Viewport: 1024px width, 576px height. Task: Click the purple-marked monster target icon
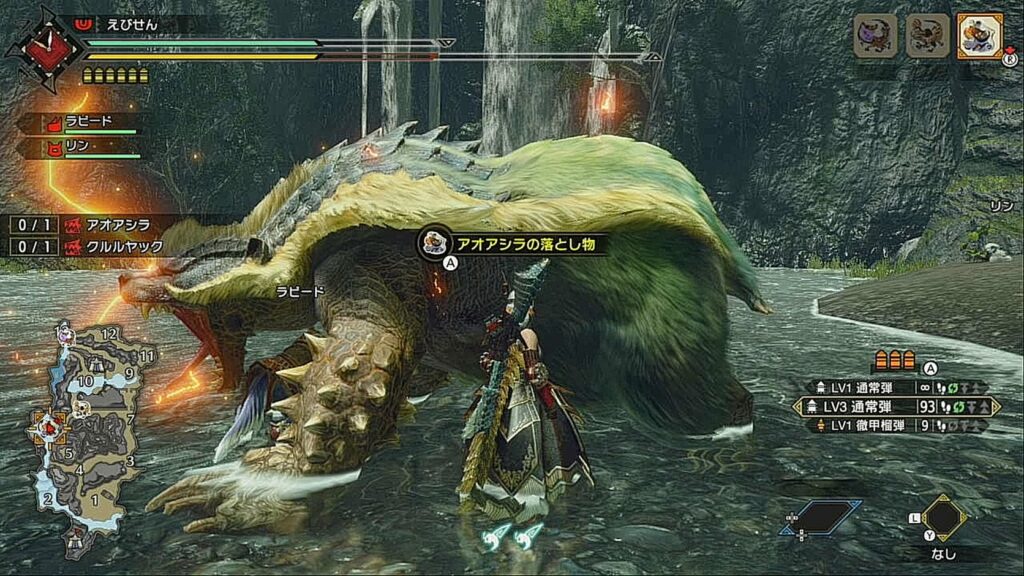point(874,36)
